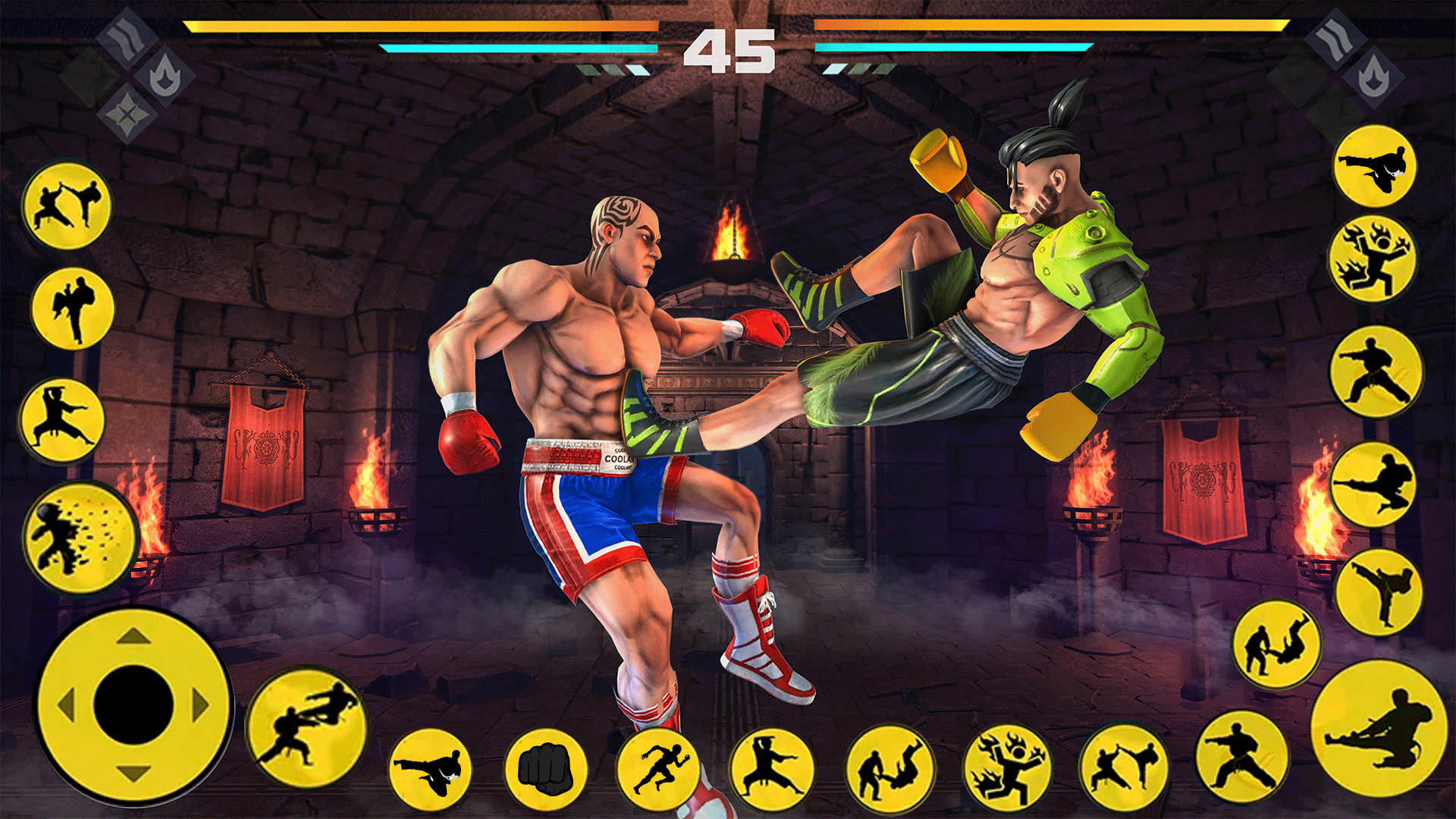Tap the shuriken star ability in top-left corner

coord(127,115)
